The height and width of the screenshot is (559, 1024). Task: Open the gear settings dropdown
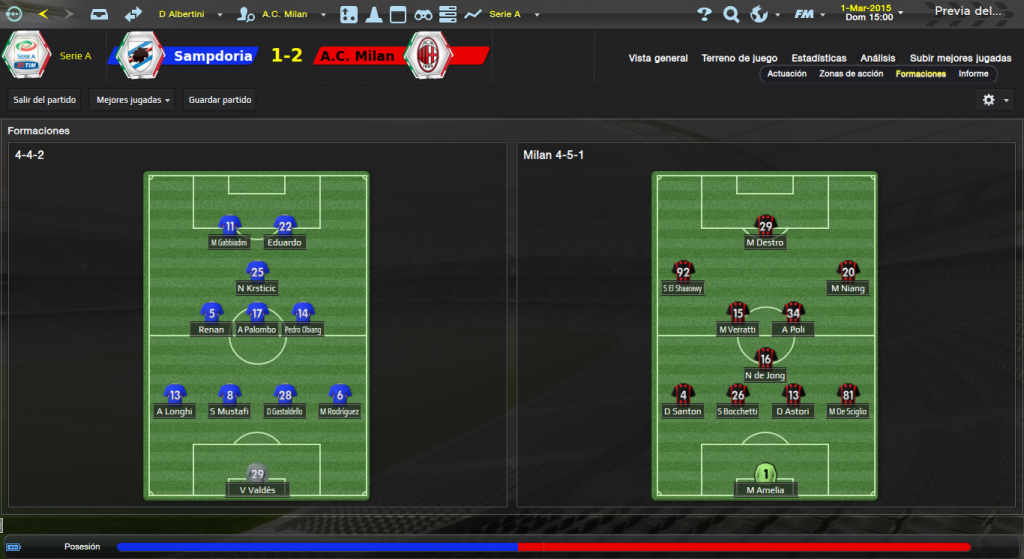click(995, 100)
